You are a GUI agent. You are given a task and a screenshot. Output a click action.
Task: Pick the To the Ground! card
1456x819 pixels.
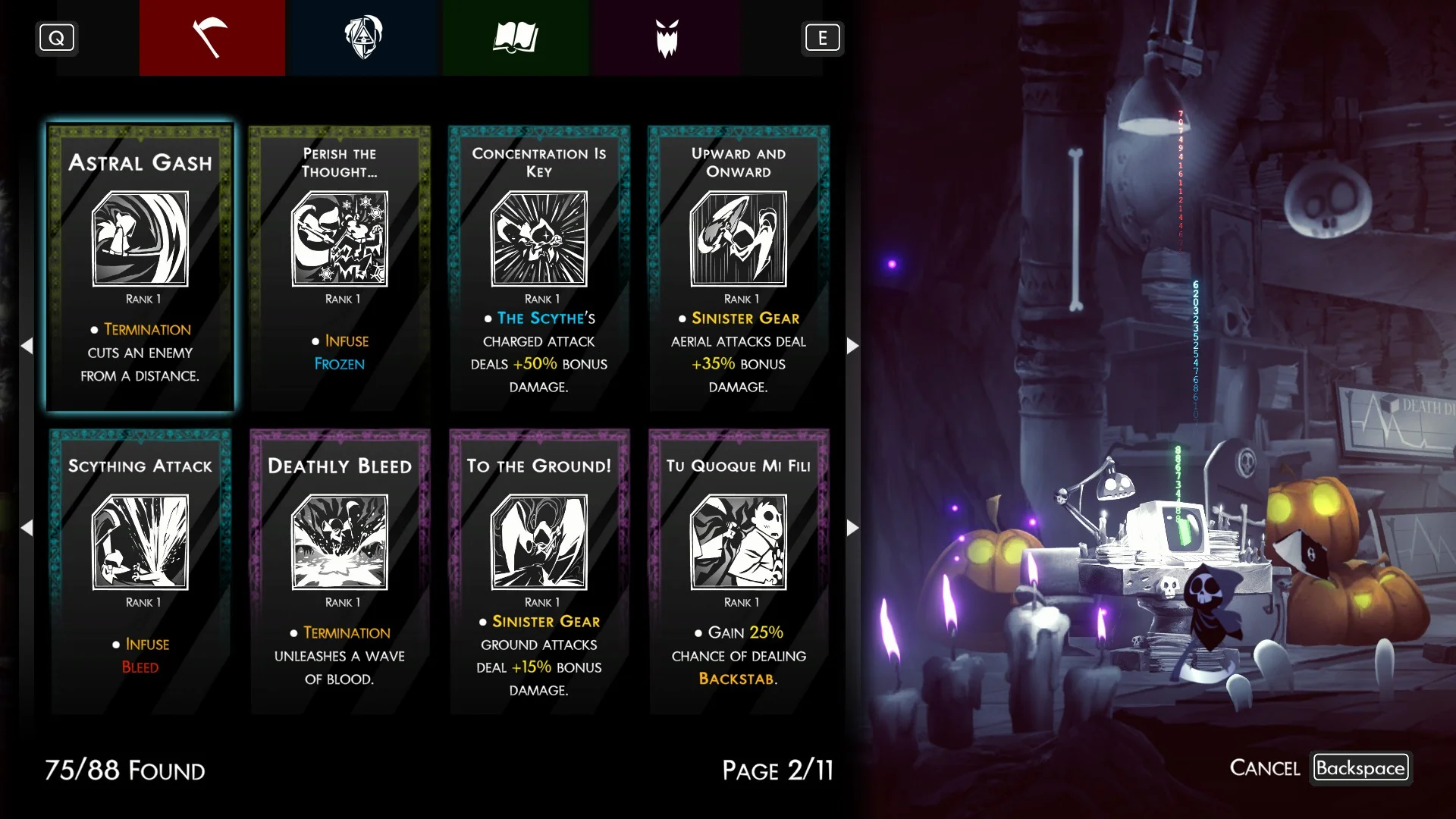click(x=539, y=570)
